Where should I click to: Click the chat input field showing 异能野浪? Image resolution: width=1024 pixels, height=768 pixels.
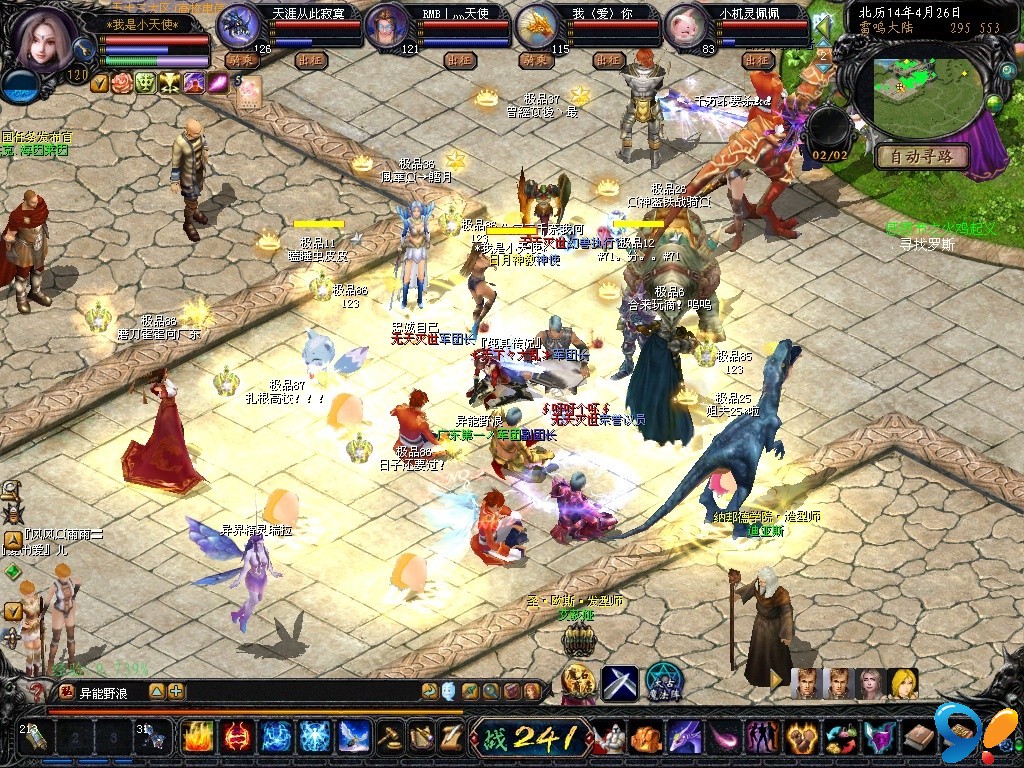click(x=110, y=691)
